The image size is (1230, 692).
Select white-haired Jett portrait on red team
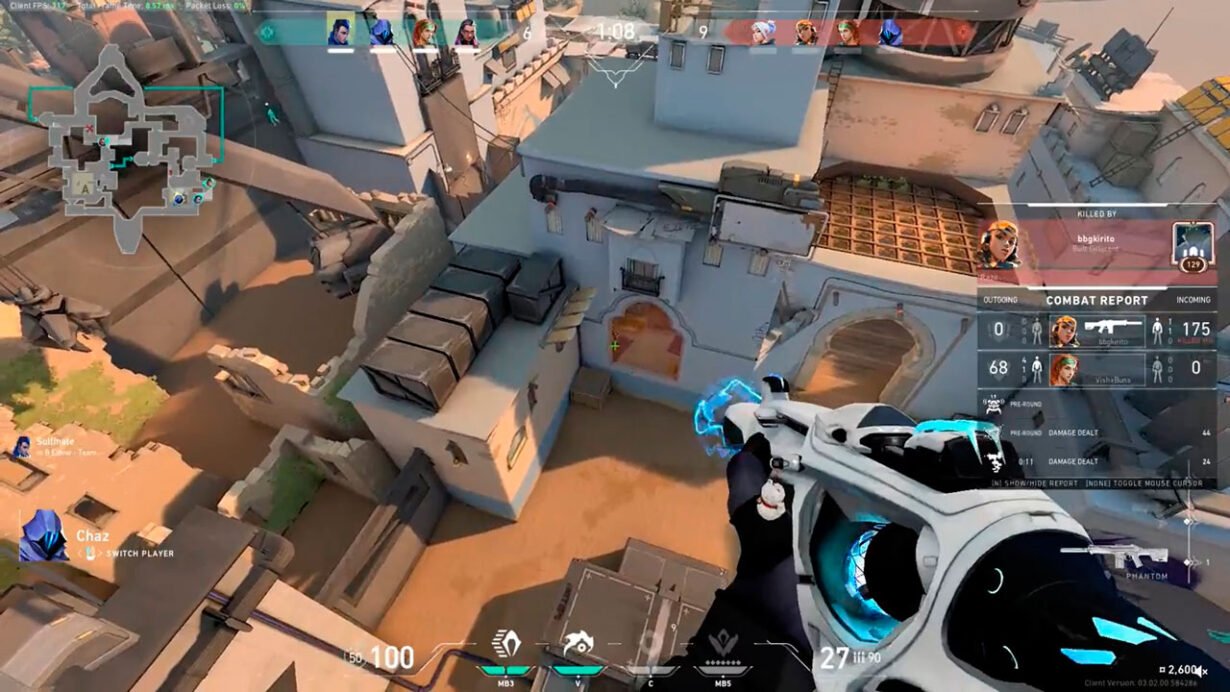(764, 32)
